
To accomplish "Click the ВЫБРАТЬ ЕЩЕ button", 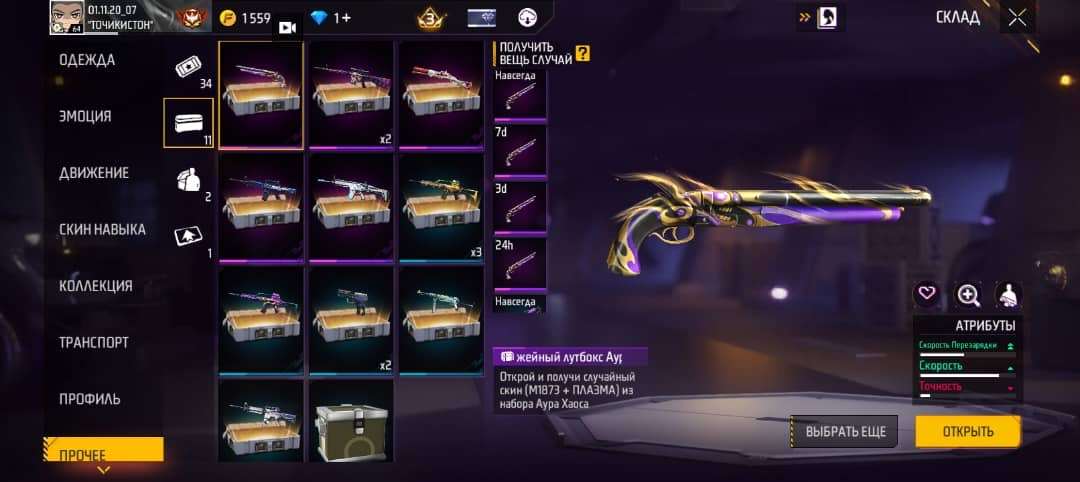I will (x=845, y=432).
